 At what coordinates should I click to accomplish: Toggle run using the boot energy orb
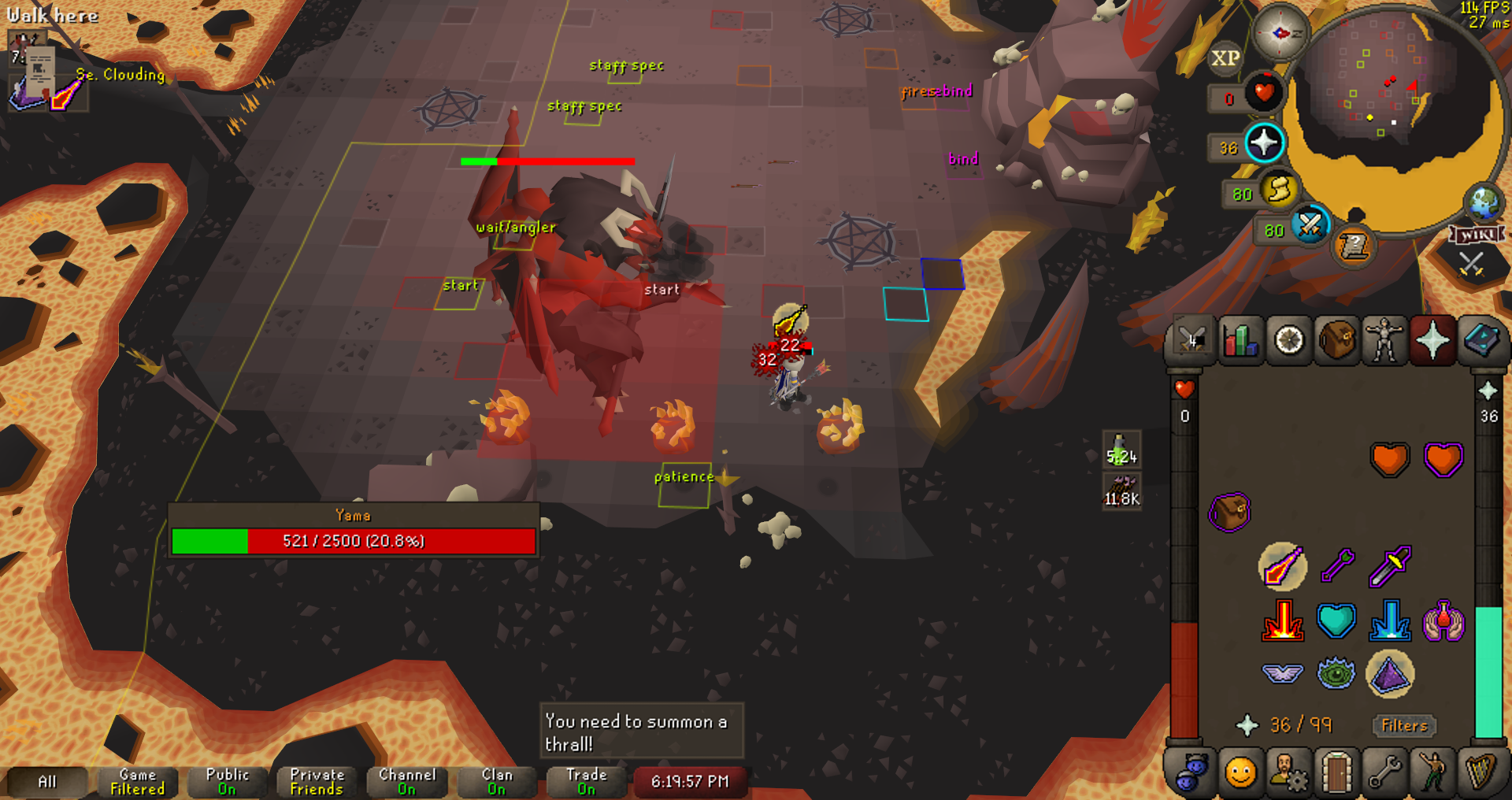pyautogui.click(x=1278, y=191)
